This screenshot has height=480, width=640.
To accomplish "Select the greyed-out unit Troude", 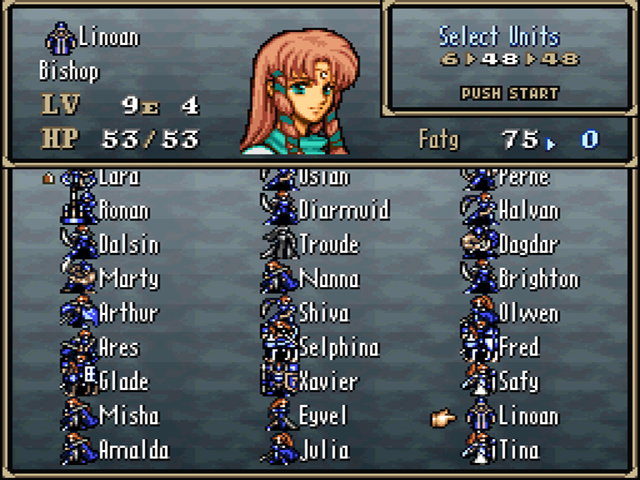I will (x=328, y=245).
